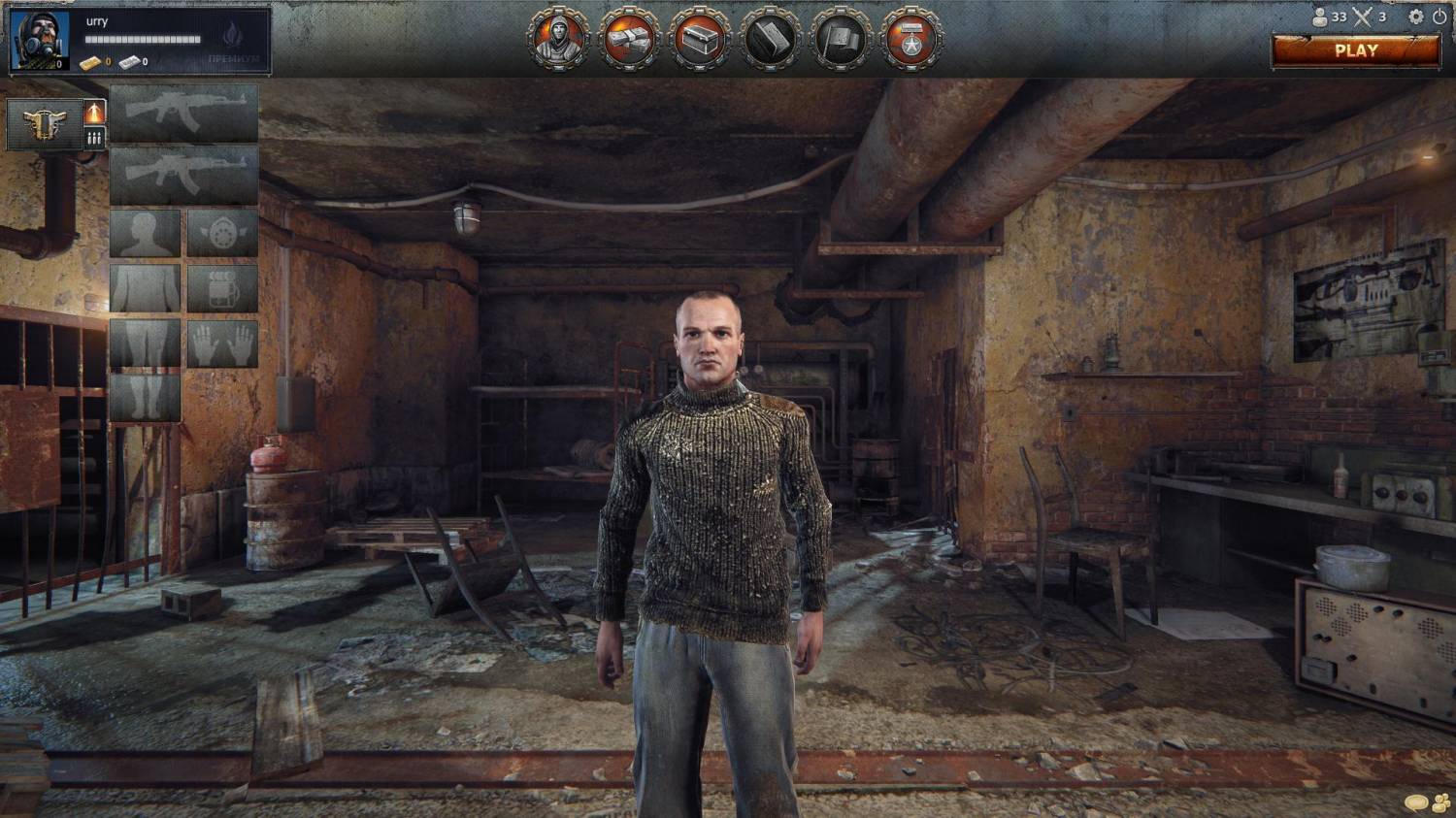The width and height of the screenshot is (1456, 818).
Task: Click the three bullets ammo icon
Action: pyautogui.click(x=94, y=138)
